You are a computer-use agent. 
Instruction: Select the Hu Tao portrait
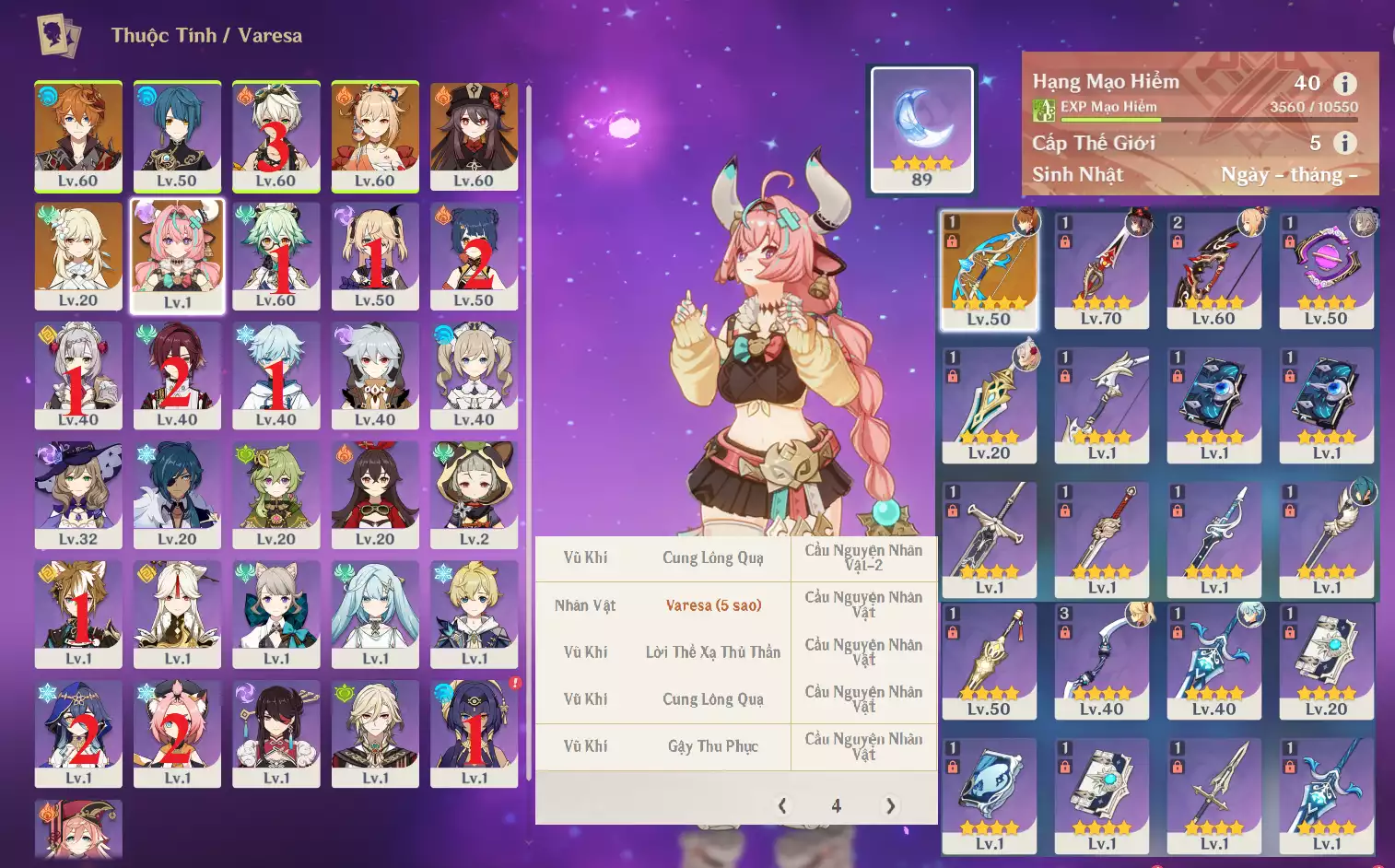474,136
